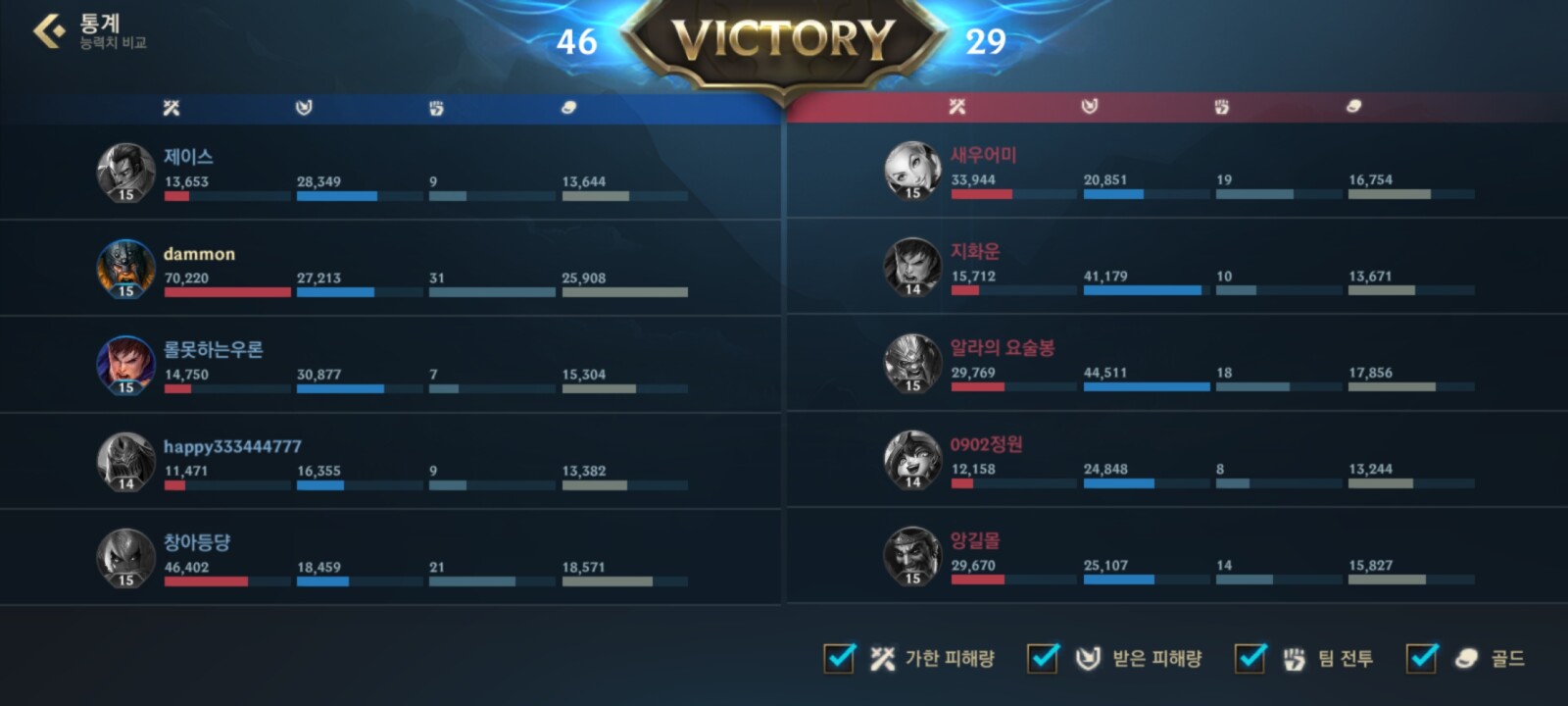Select player 창아등당's row

click(x=392, y=557)
